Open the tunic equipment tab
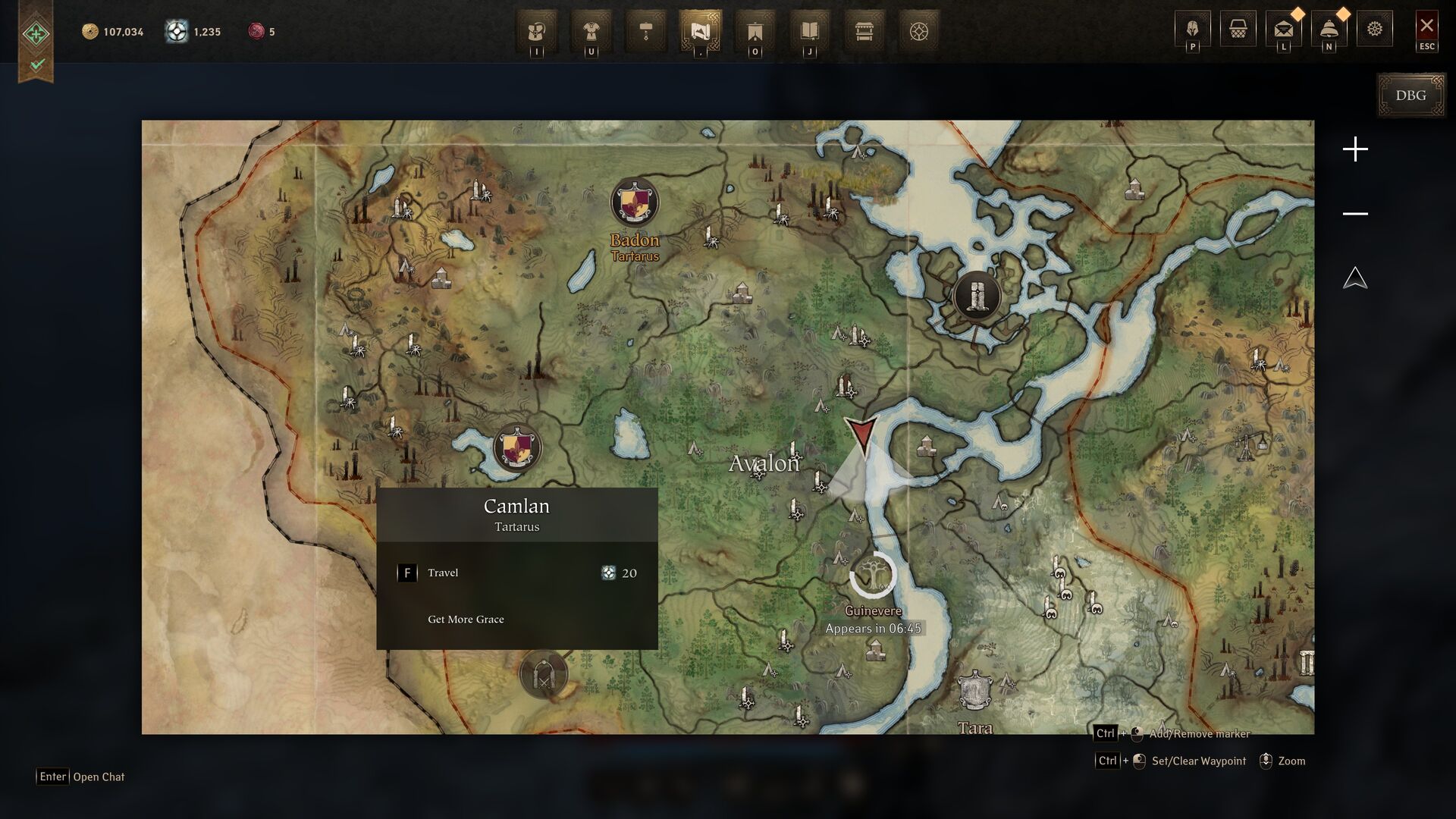Screen dimensions: 1456x819 point(591,31)
